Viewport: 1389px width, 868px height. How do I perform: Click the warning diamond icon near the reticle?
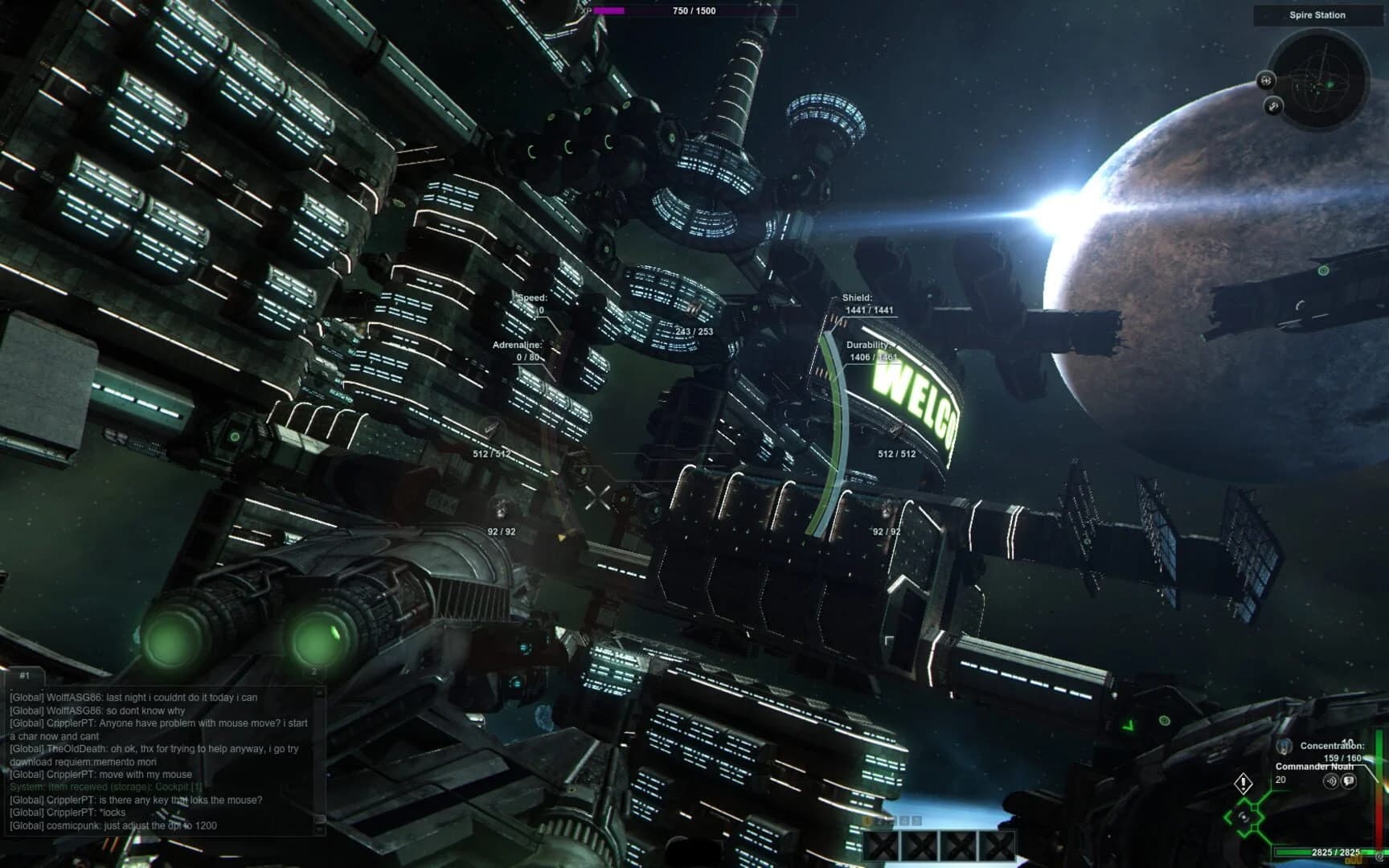click(1244, 784)
